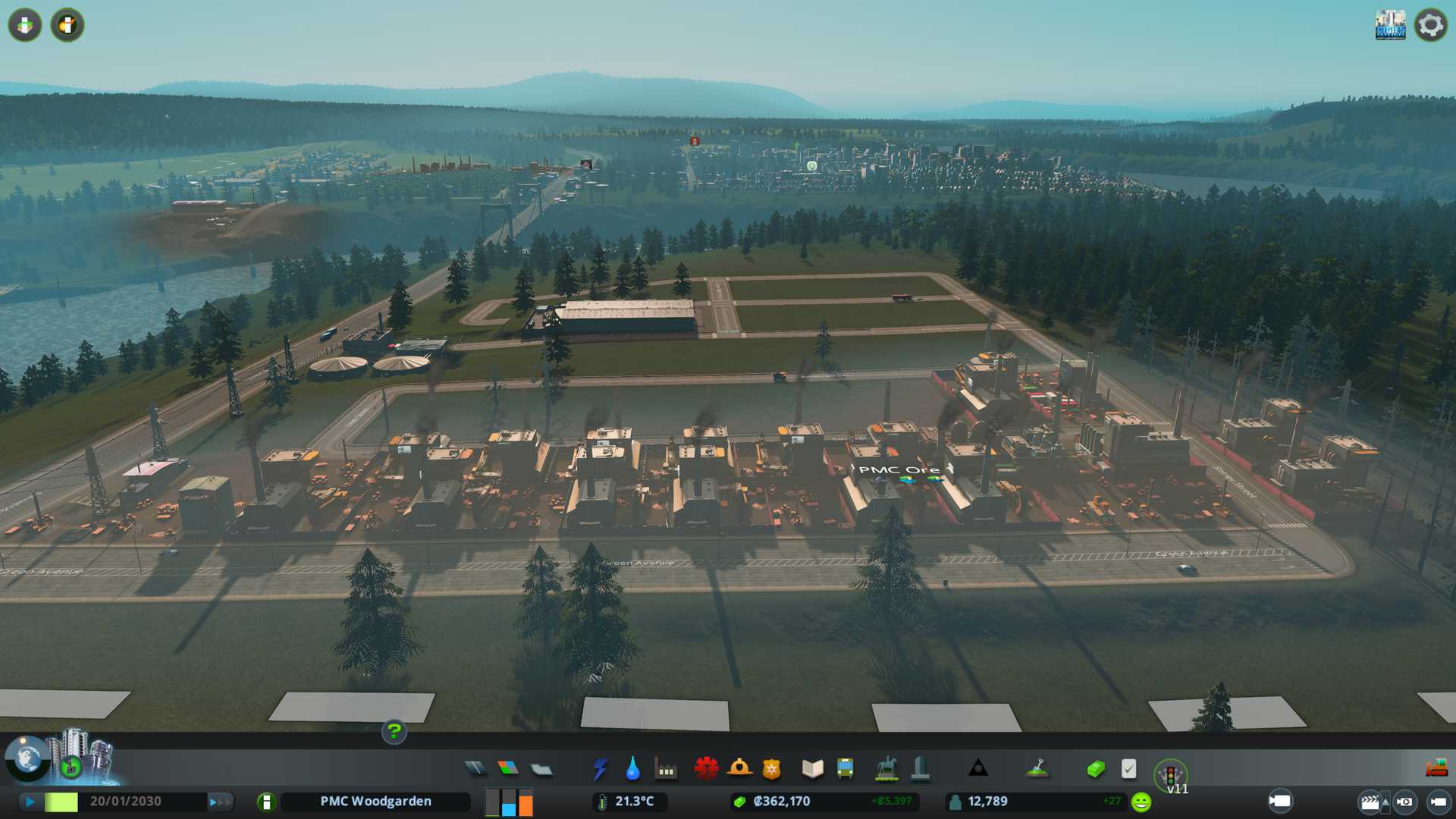Screen dimensions: 1456x819
Task: Change the simulation speed arrows
Action: (220, 801)
